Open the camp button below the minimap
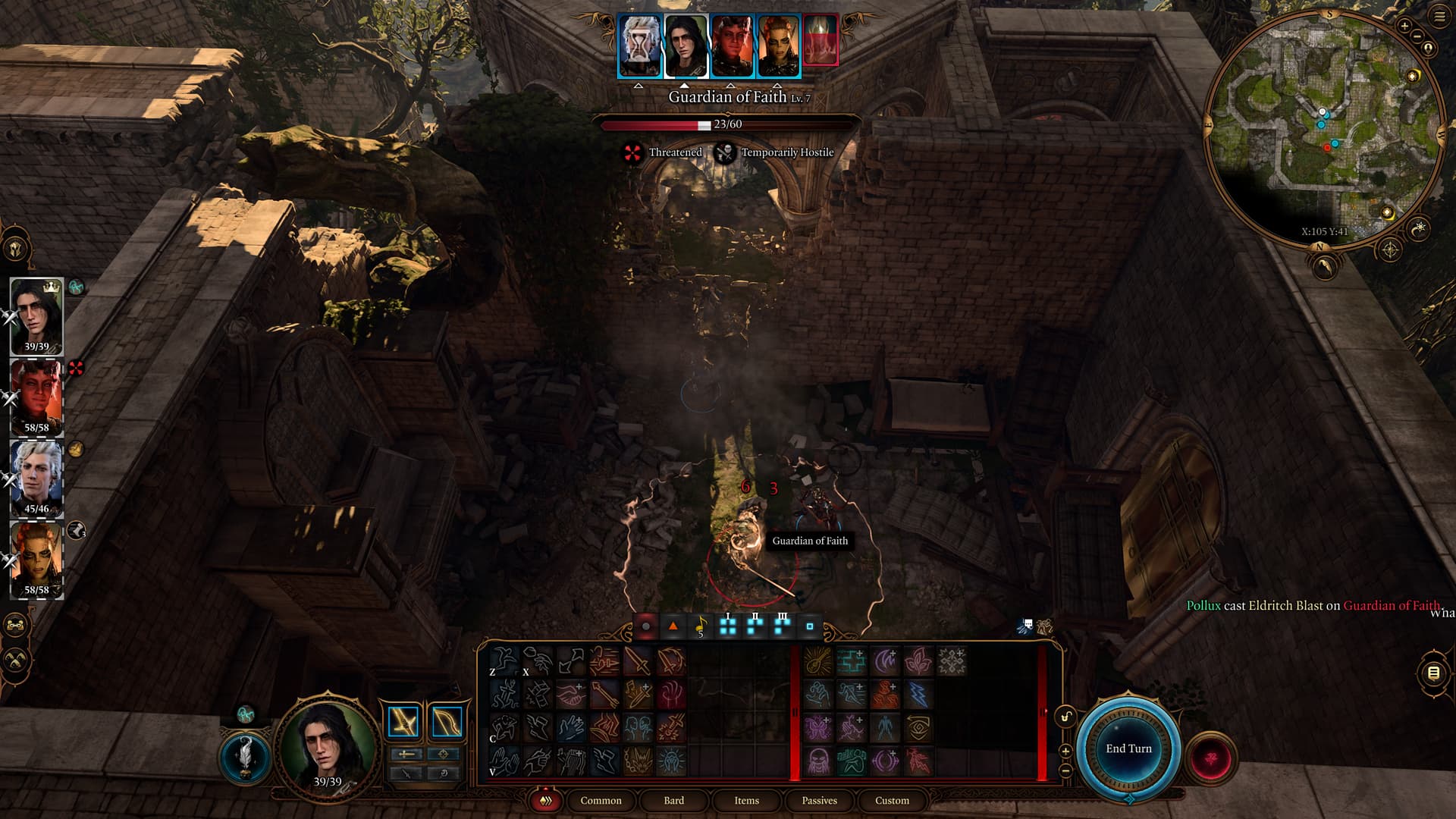This screenshot has height=819, width=1456. (x=1324, y=265)
